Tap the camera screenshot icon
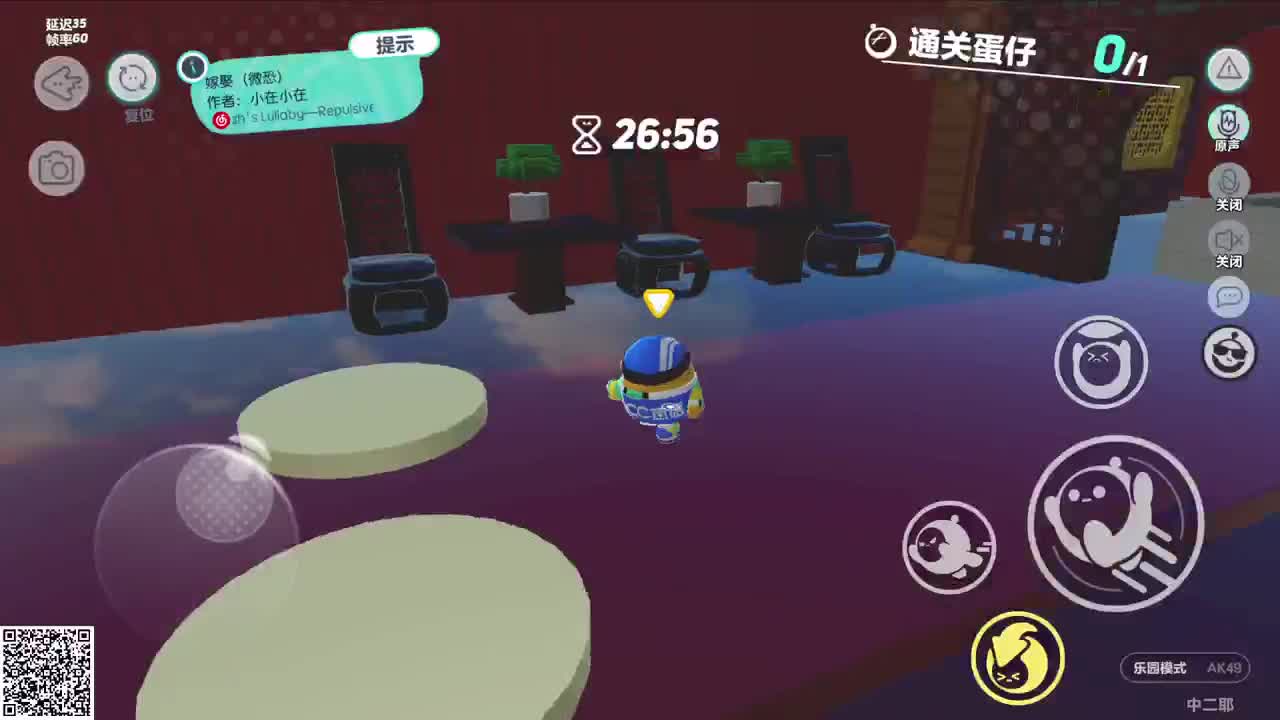This screenshot has height=720, width=1280. tap(57, 167)
